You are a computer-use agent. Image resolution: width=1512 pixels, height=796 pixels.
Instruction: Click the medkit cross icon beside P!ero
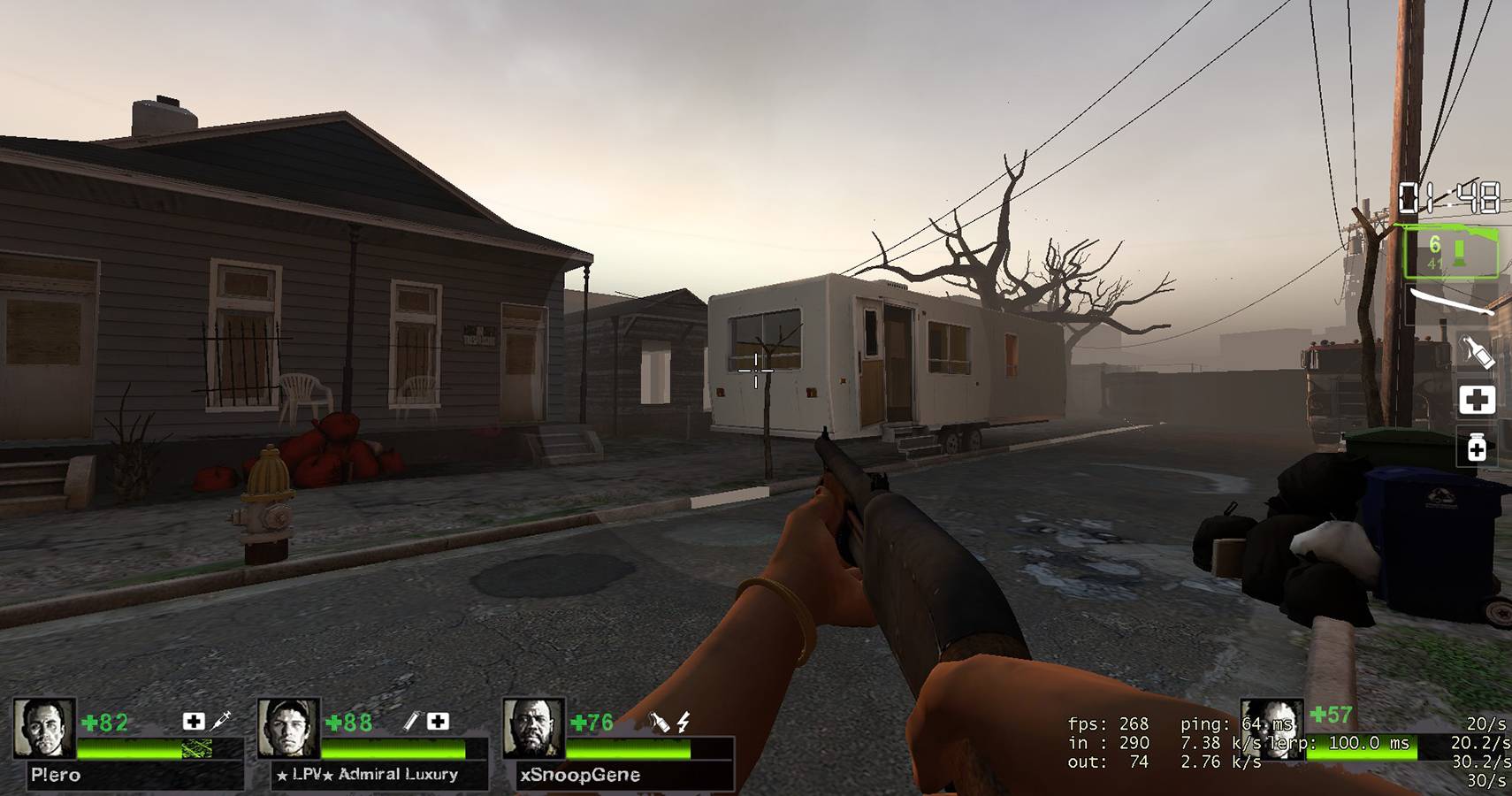[194, 721]
